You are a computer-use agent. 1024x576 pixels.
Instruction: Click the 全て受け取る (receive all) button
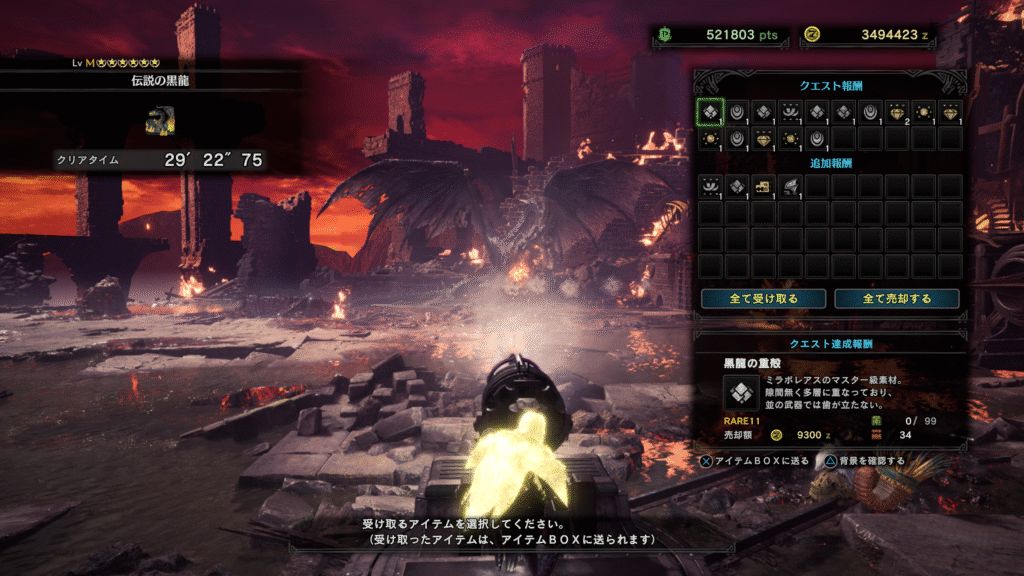(x=763, y=298)
